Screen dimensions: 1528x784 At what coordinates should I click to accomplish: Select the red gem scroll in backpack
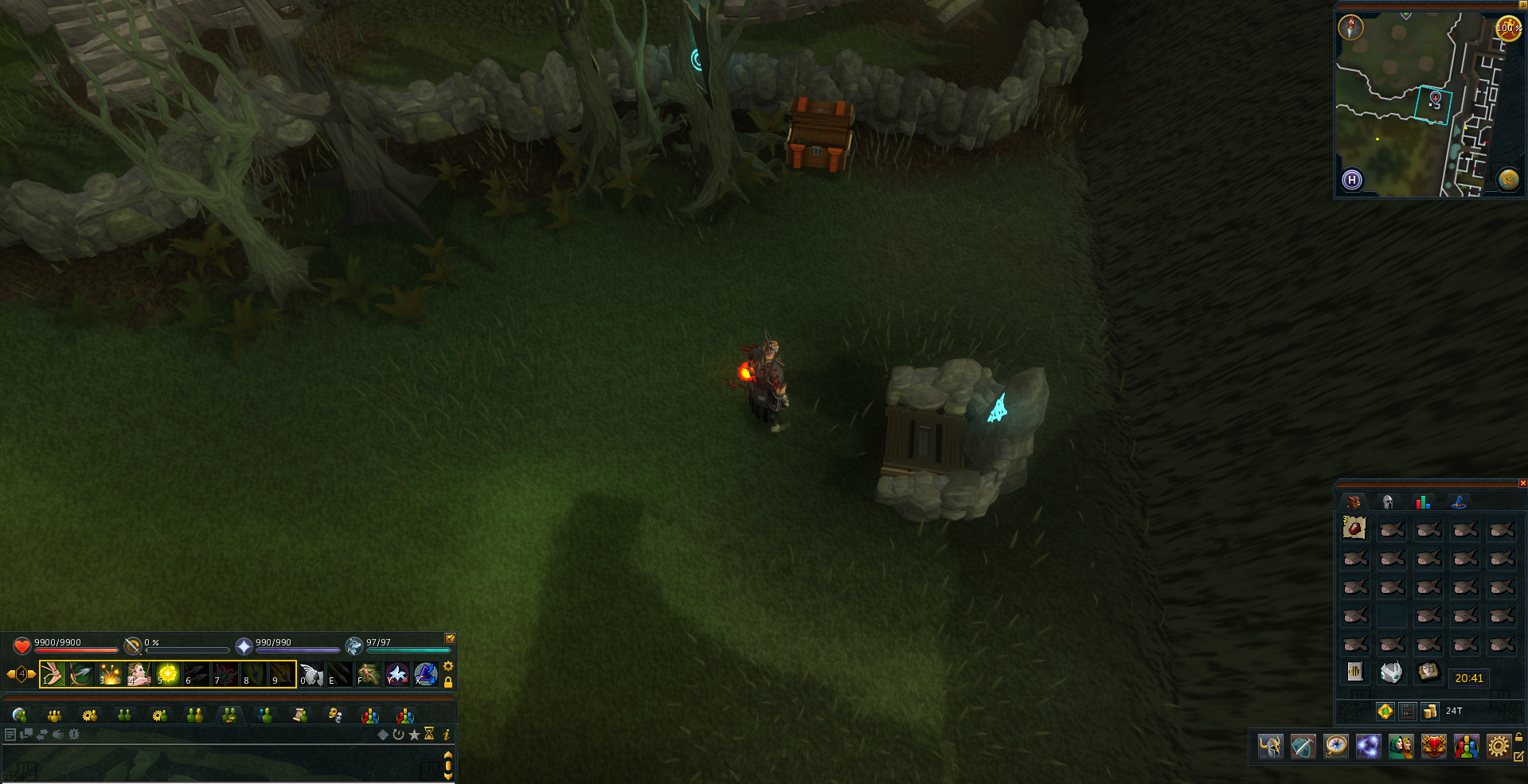click(1354, 528)
